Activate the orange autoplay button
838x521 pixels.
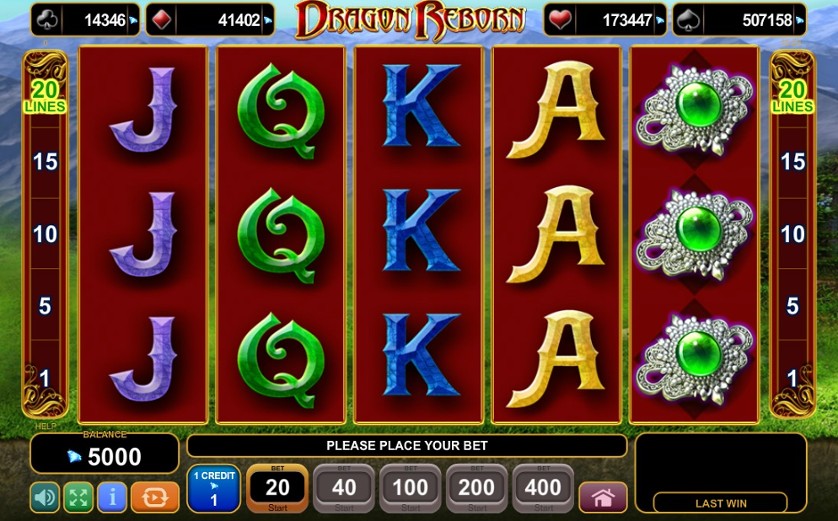[155, 497]
